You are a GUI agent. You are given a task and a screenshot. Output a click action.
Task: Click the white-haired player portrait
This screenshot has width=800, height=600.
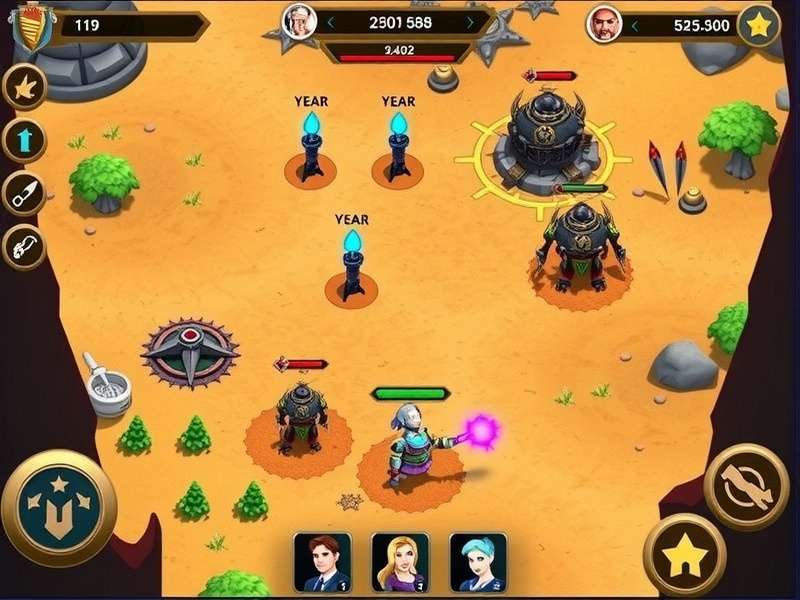tap(298, 21)
